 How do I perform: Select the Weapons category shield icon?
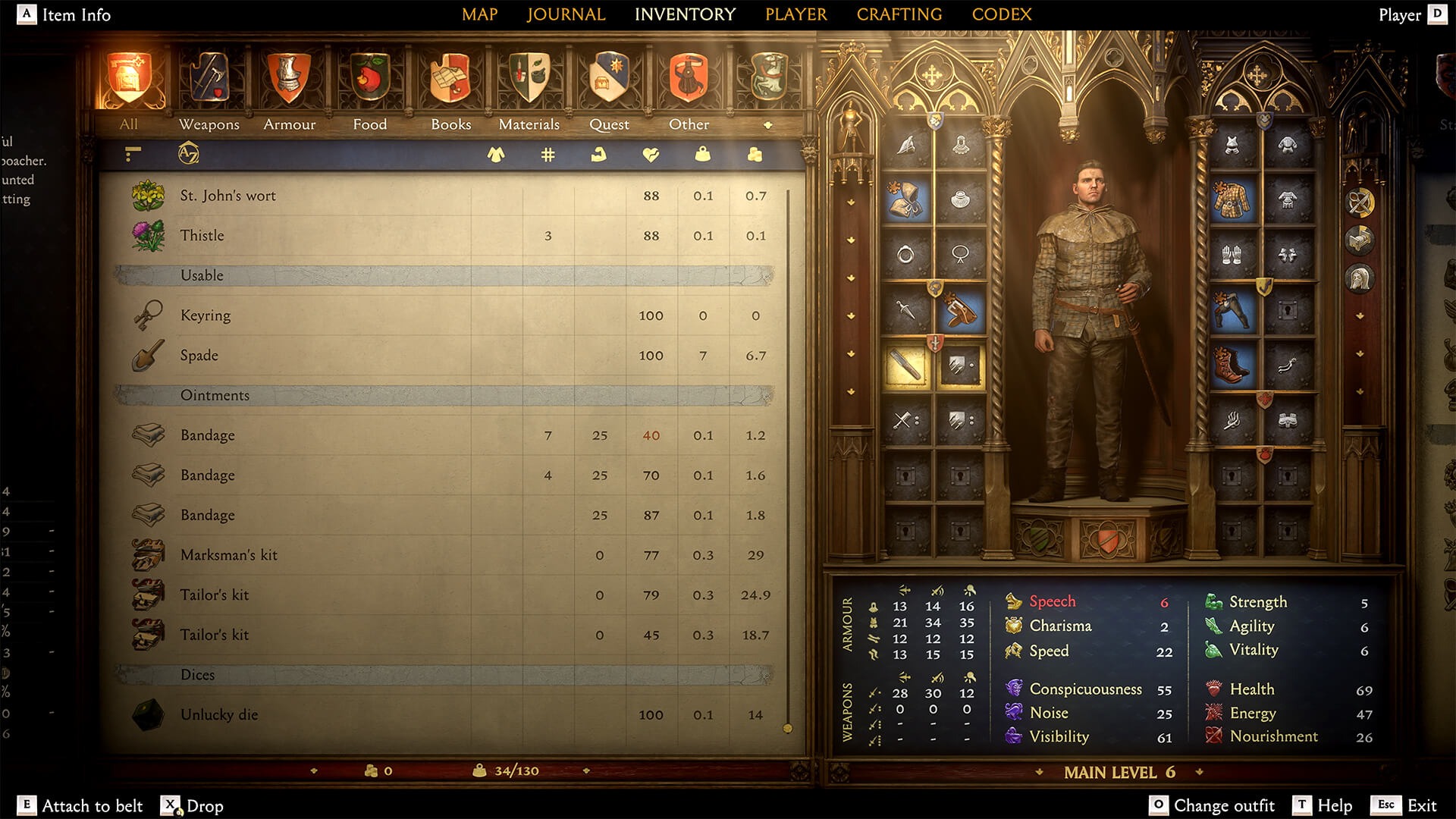pos(210,78)
